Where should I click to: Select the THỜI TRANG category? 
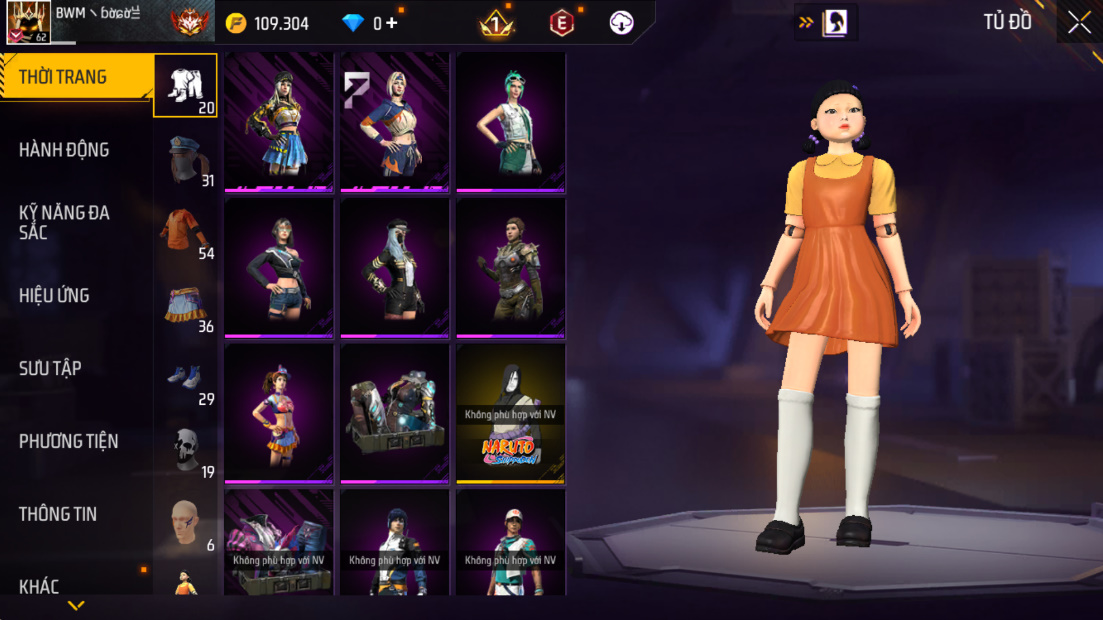point(63,77)
